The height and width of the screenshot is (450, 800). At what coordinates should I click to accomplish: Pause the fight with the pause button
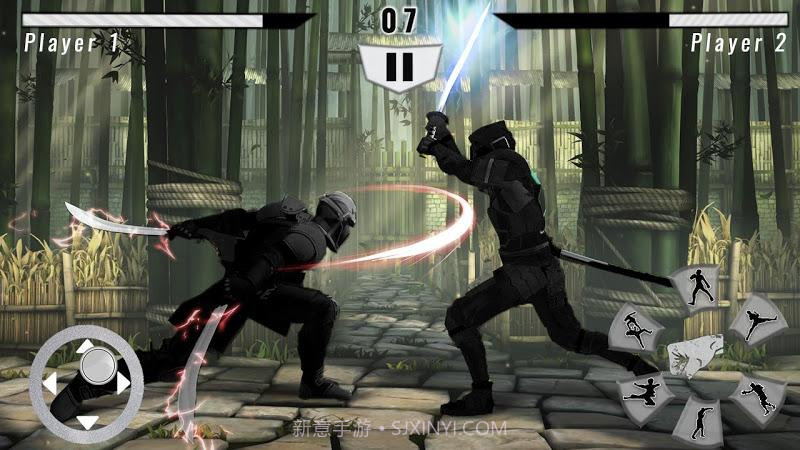(399, 67)
